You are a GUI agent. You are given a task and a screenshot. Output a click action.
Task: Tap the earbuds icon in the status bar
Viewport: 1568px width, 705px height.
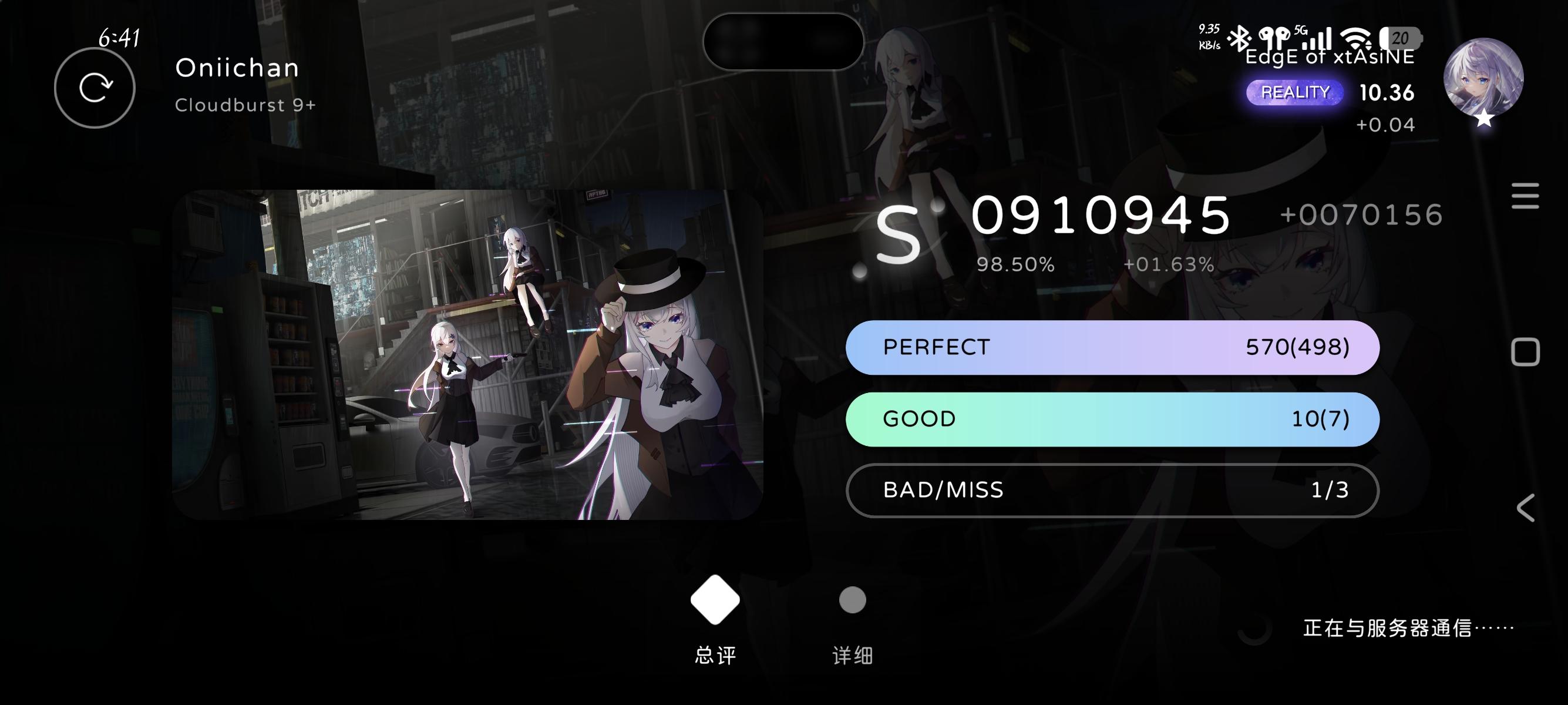1275,38
